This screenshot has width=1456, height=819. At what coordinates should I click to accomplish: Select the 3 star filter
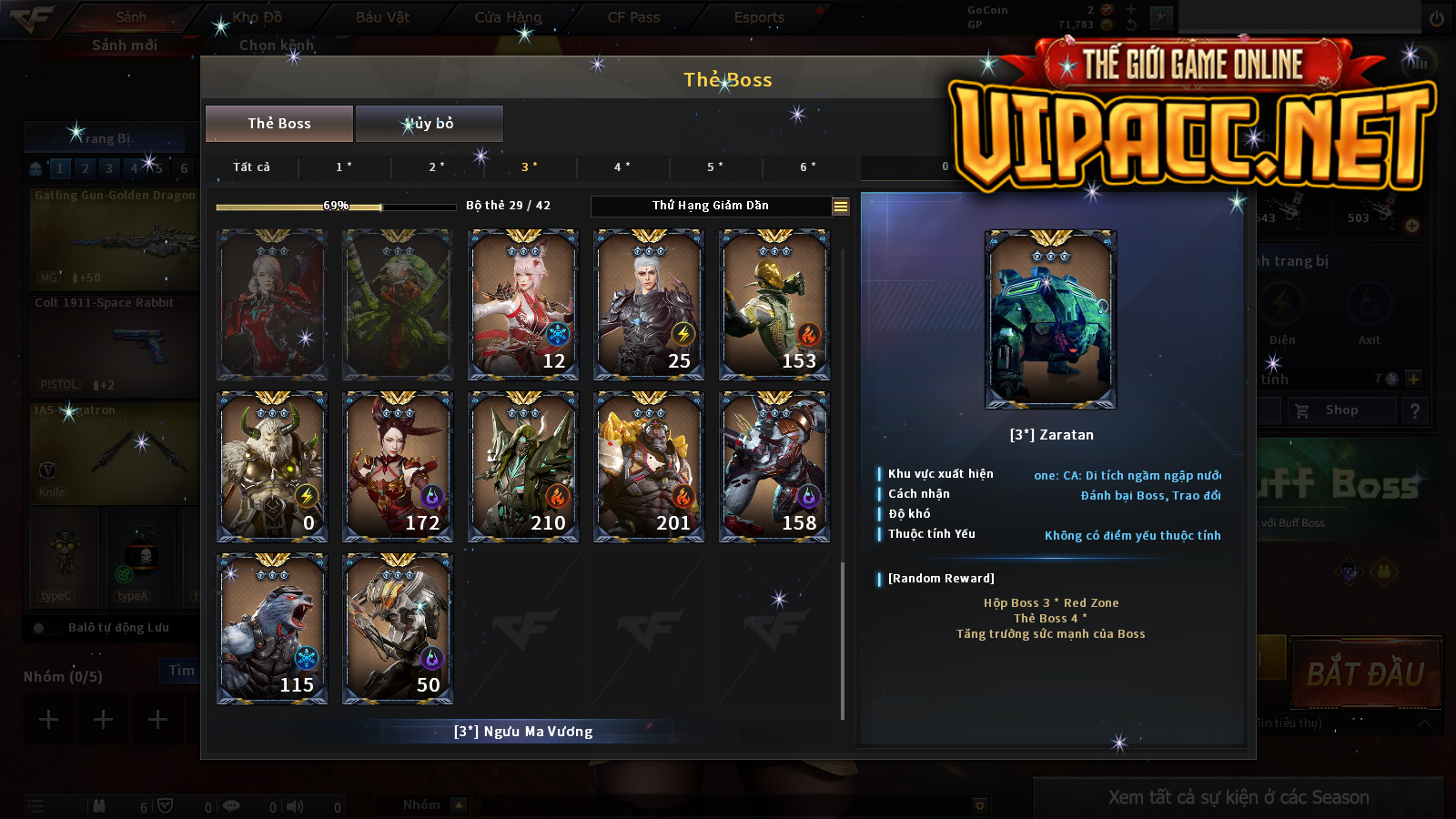530,167
